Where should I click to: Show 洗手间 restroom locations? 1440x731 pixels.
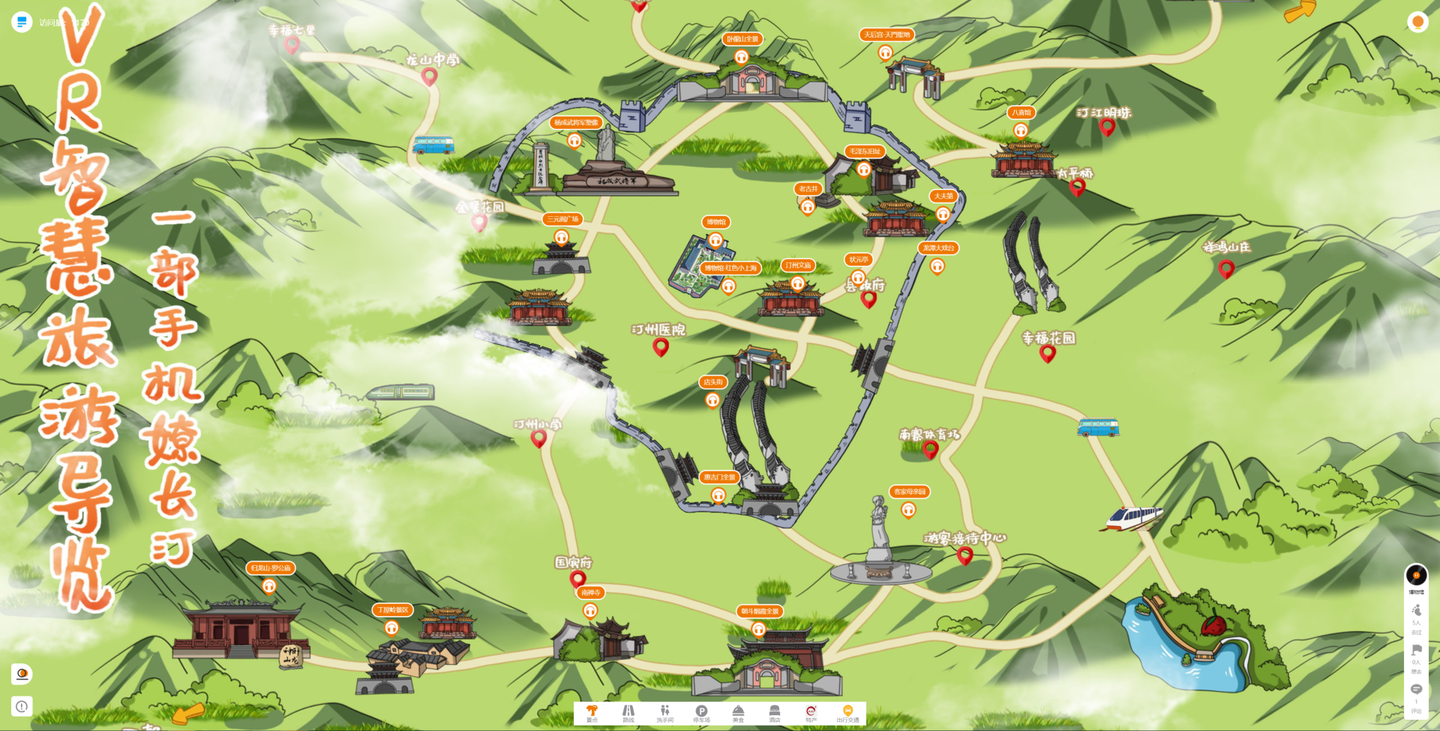(665, 713)
